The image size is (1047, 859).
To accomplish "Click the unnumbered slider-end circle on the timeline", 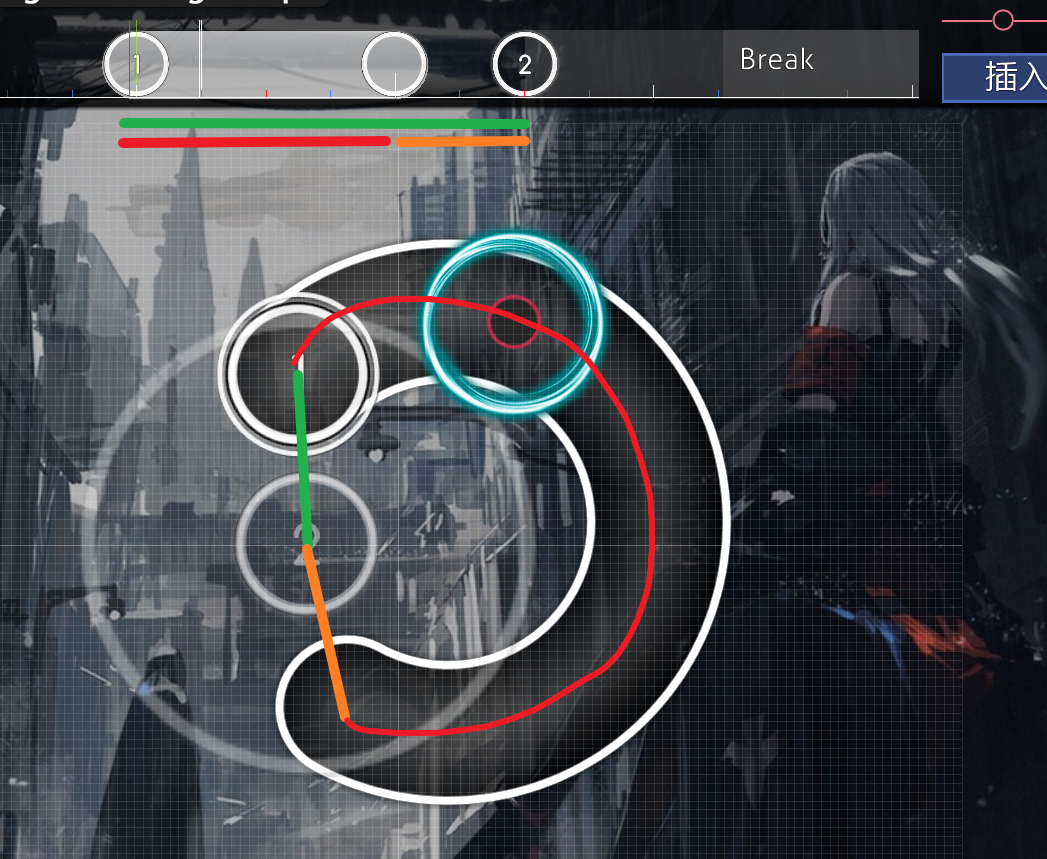I will tap(394, 65).
